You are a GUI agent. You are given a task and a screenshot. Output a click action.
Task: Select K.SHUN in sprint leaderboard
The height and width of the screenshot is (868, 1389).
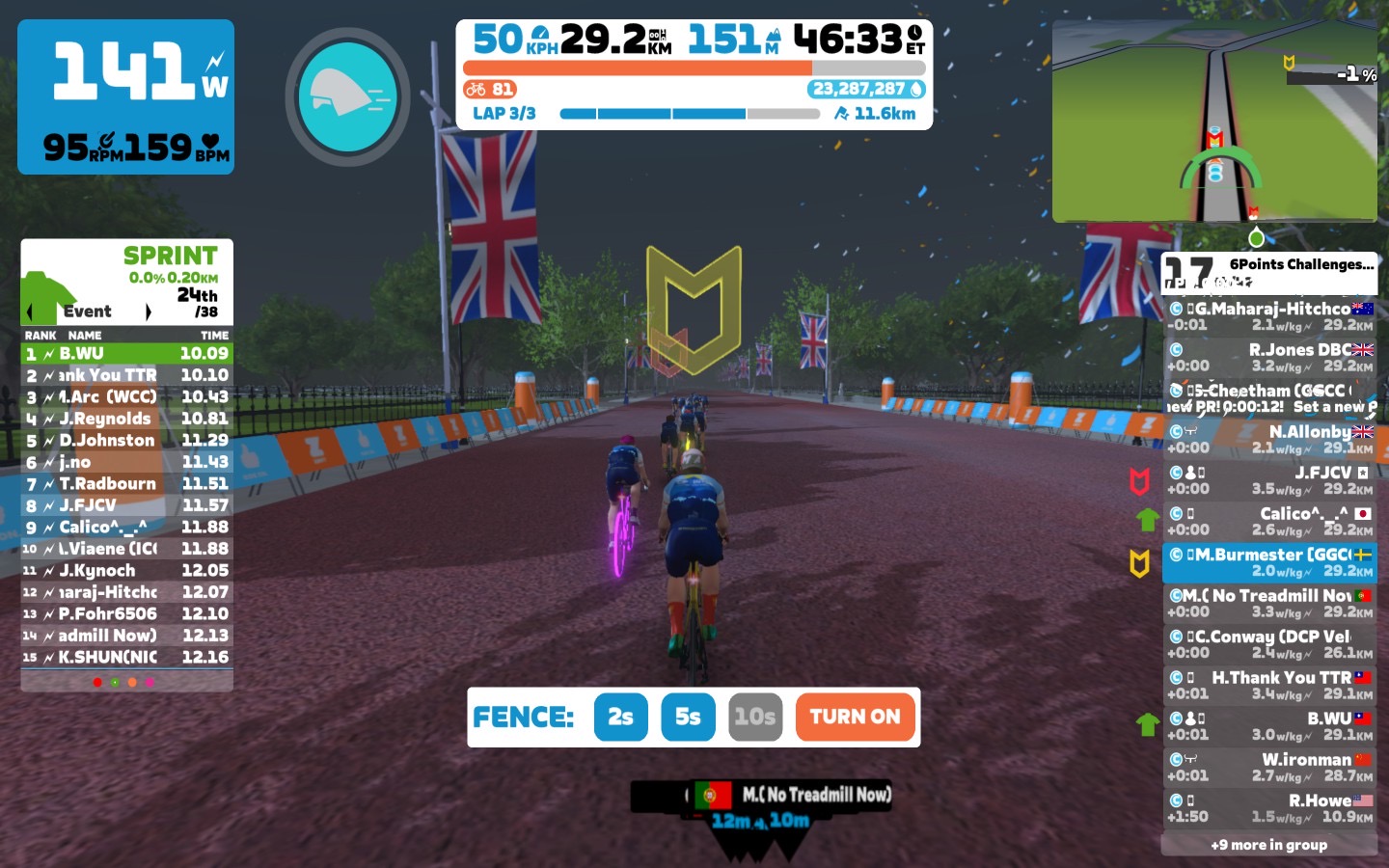point(126,657)
